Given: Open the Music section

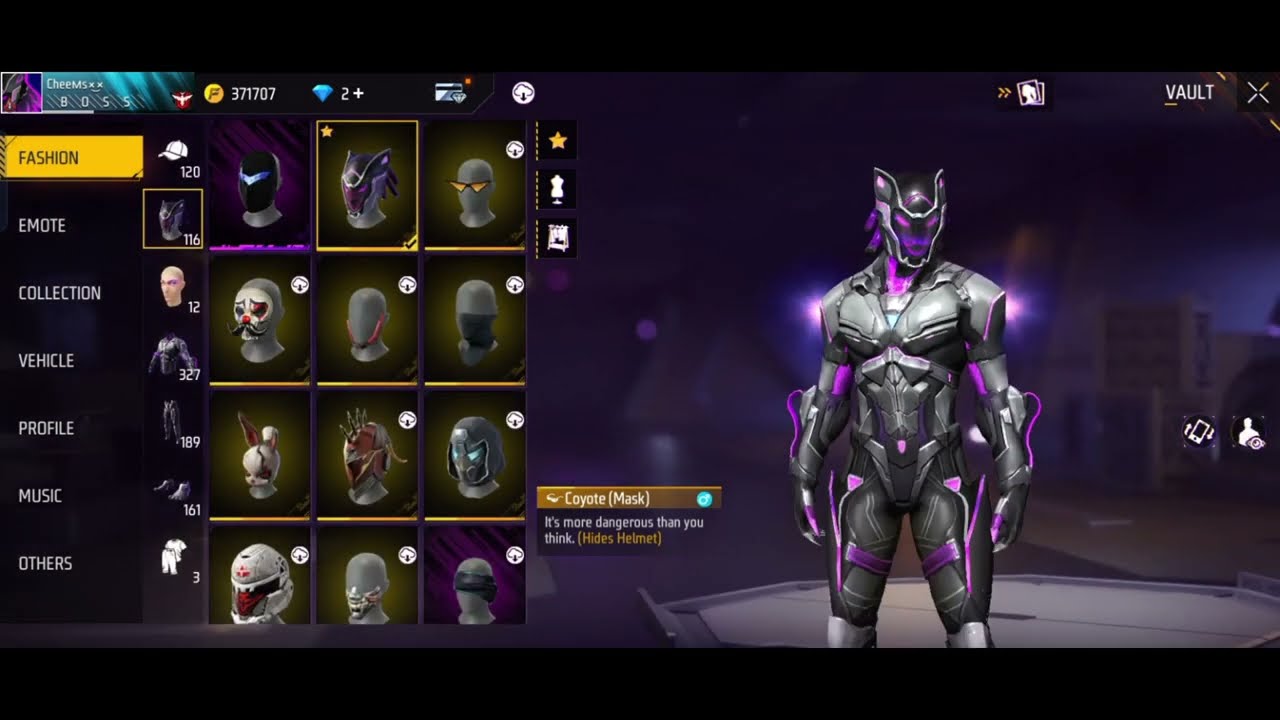Looking at the screenshot, I should [40, 496].
